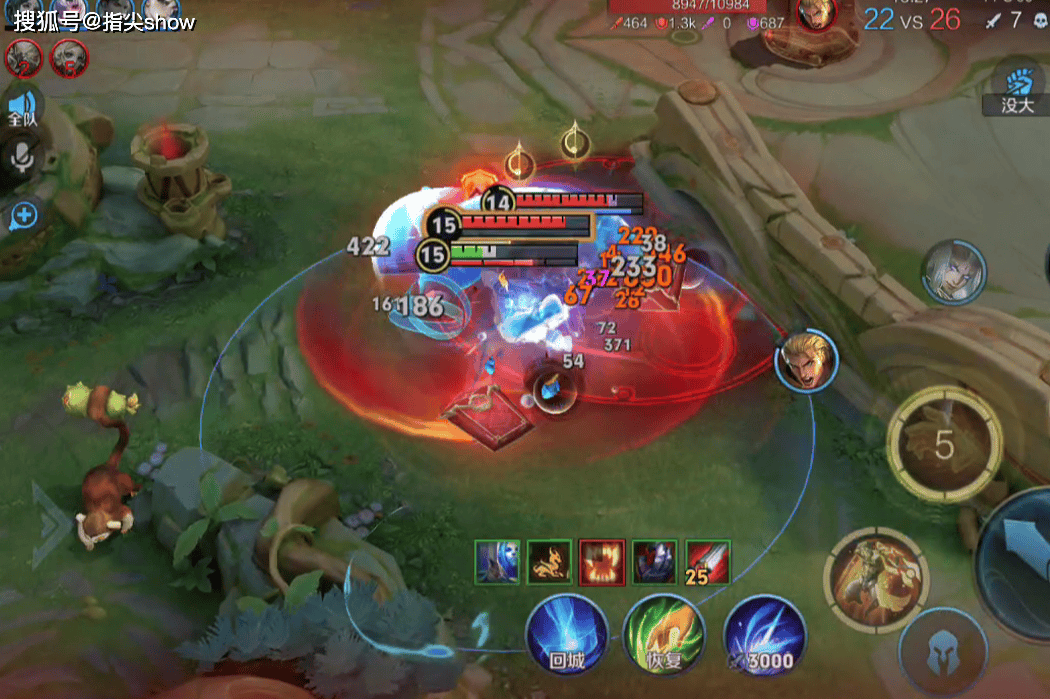Tap the blue helmet button
Image resolution: width=1050 pixels, height=699 pixels.
[943, 650]
